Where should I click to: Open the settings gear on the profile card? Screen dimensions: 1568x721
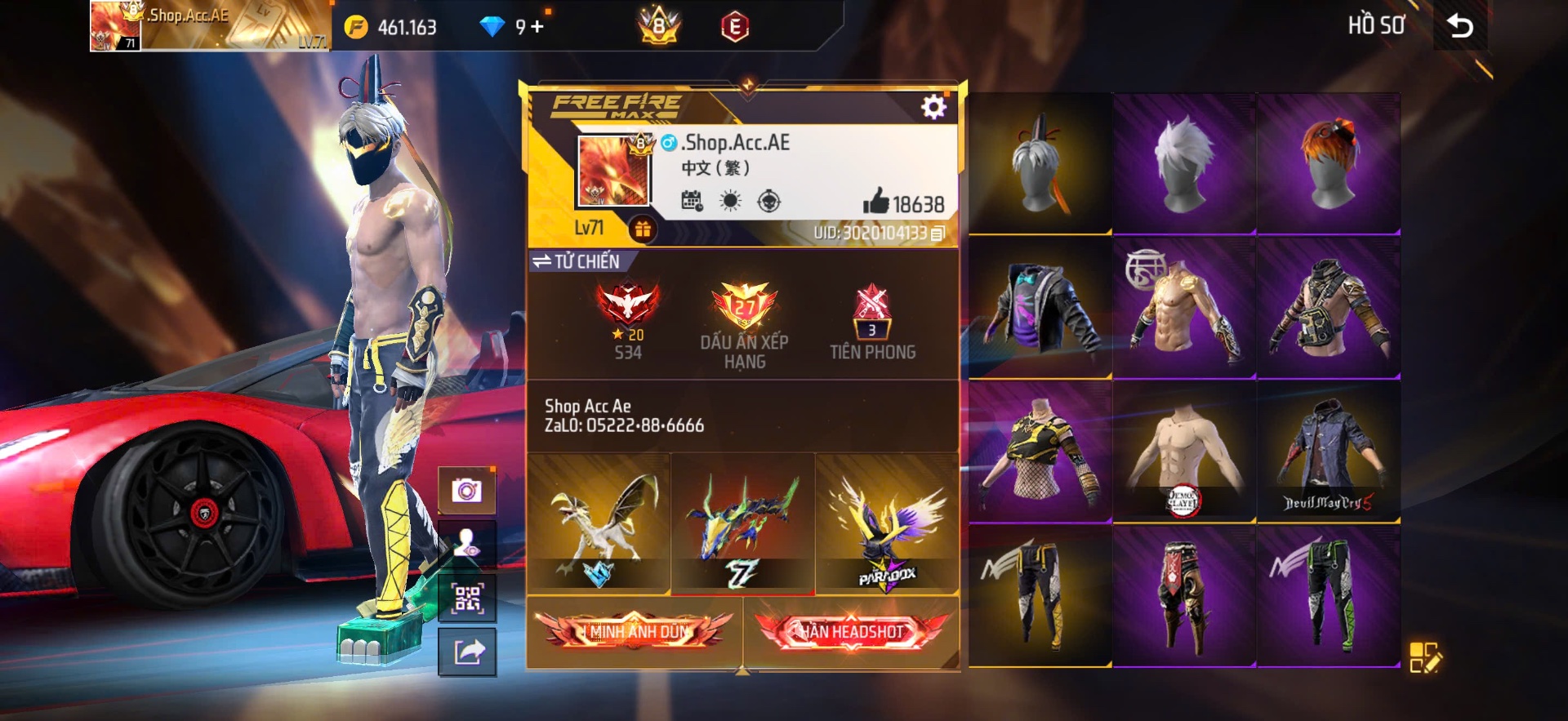(x=932, y=105)
